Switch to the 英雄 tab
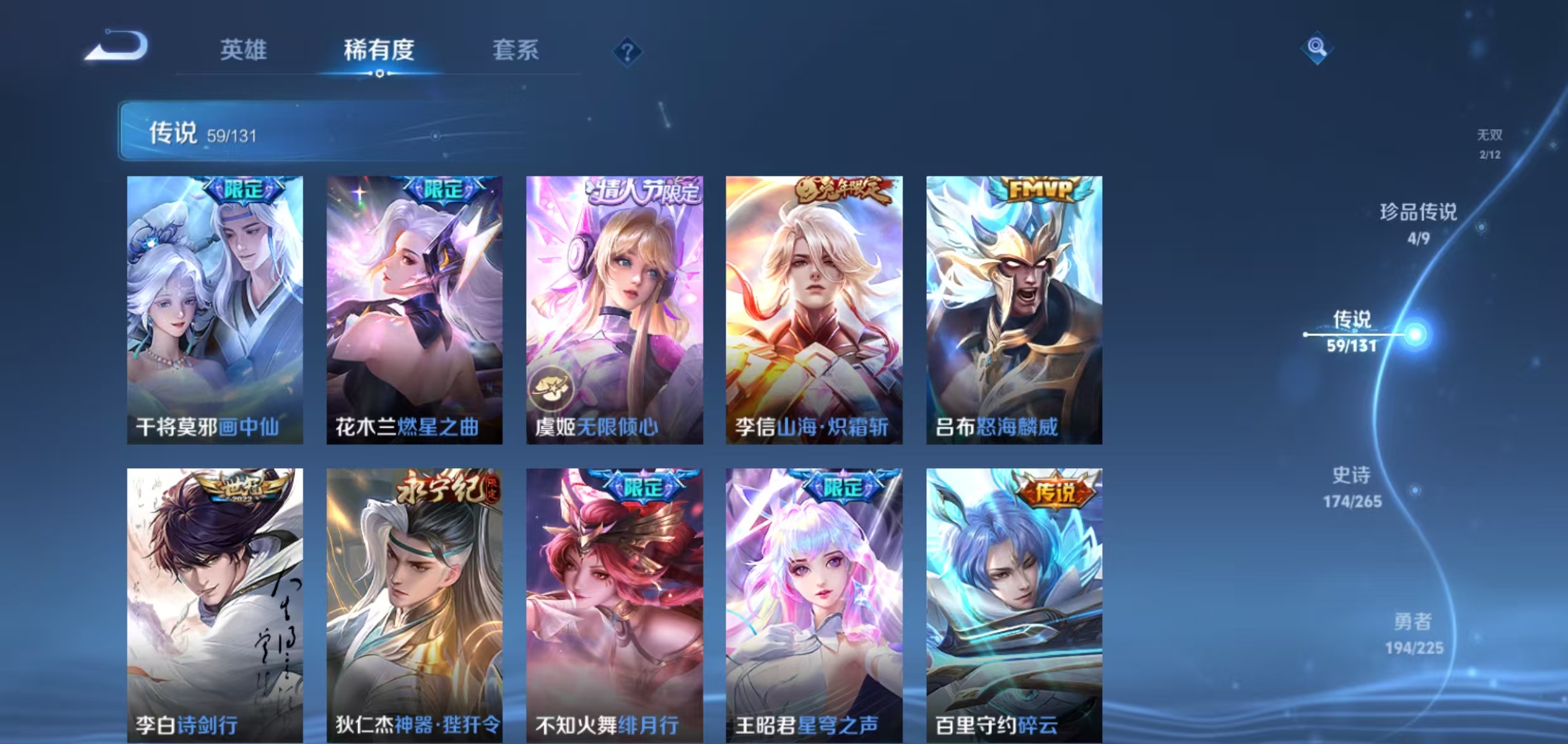This screenshot has height=744, width=1568. (245, 51)
